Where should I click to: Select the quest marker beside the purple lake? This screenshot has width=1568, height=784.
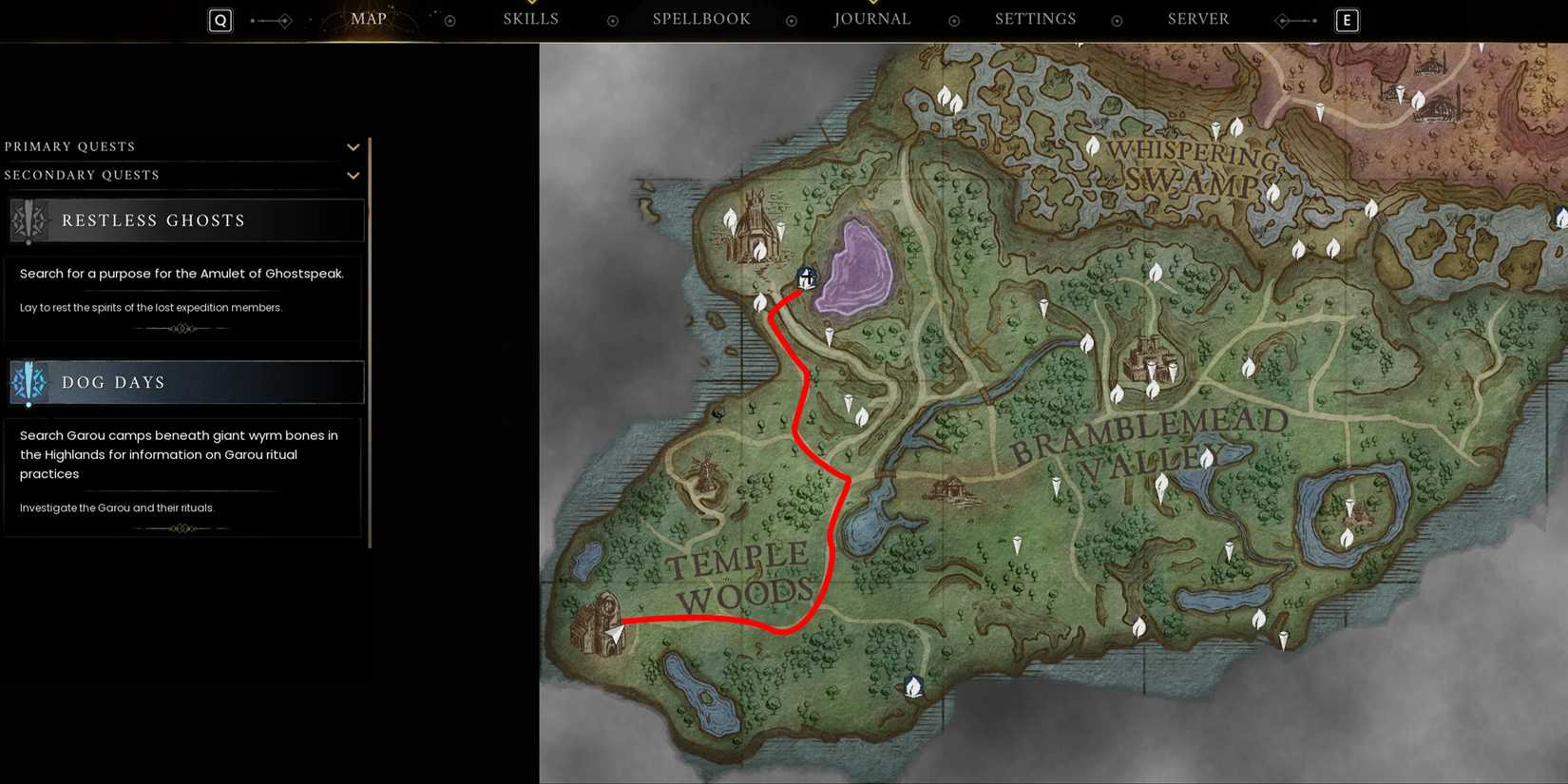[x=805, y=277]
